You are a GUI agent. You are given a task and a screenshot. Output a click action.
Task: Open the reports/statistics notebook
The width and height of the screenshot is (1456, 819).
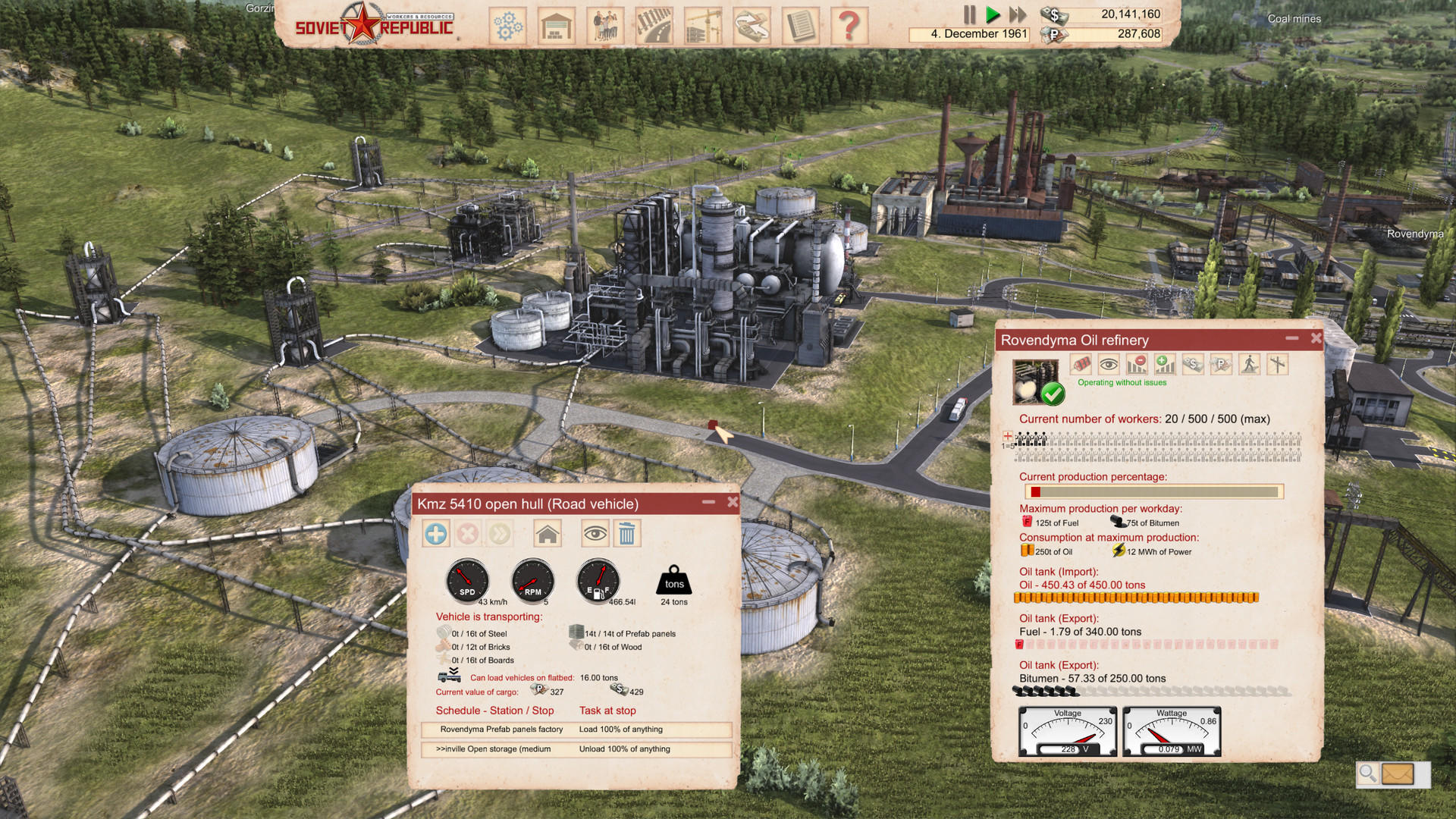[x=801, y=25]
